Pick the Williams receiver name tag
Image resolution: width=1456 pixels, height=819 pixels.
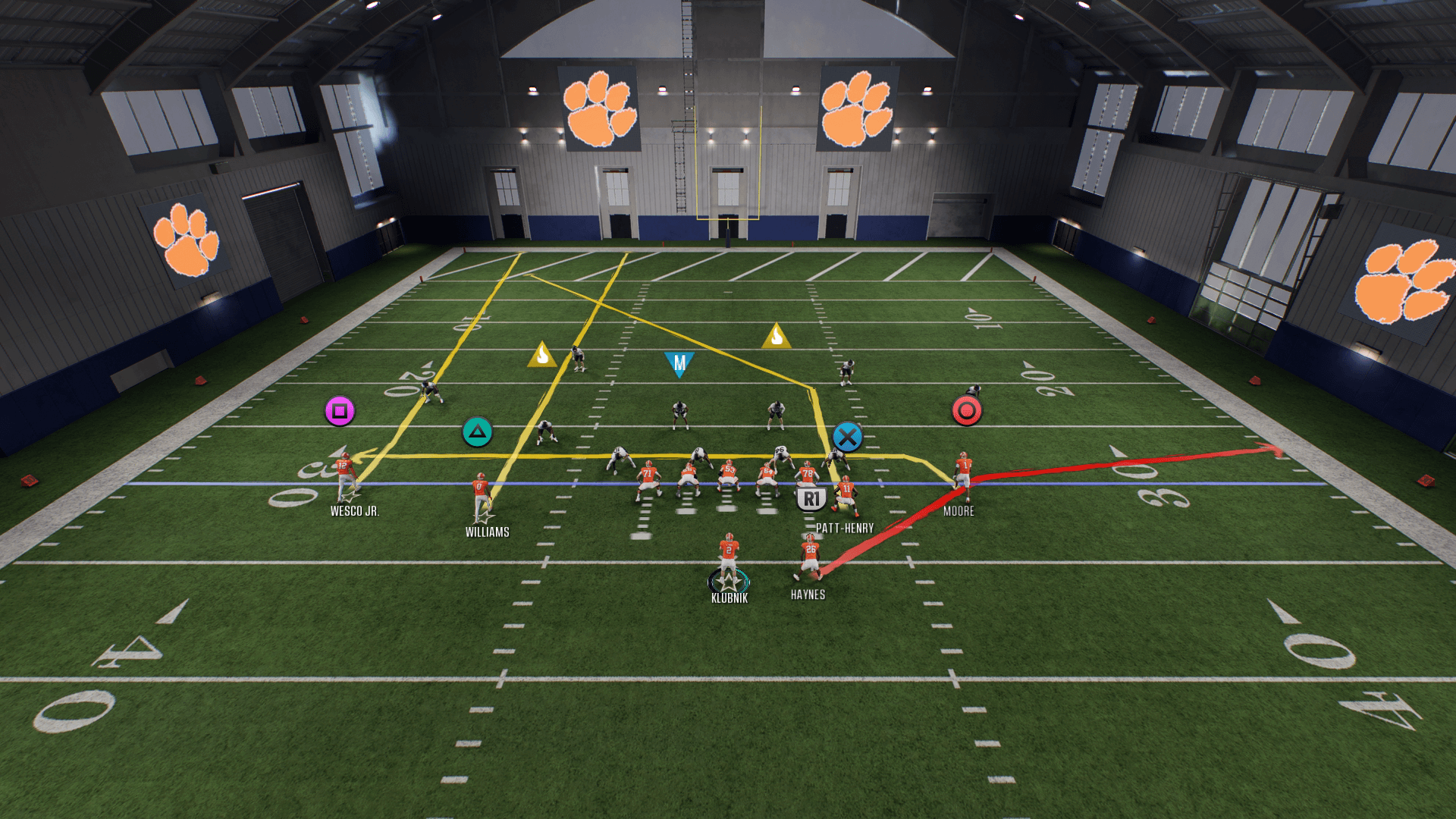487,532
